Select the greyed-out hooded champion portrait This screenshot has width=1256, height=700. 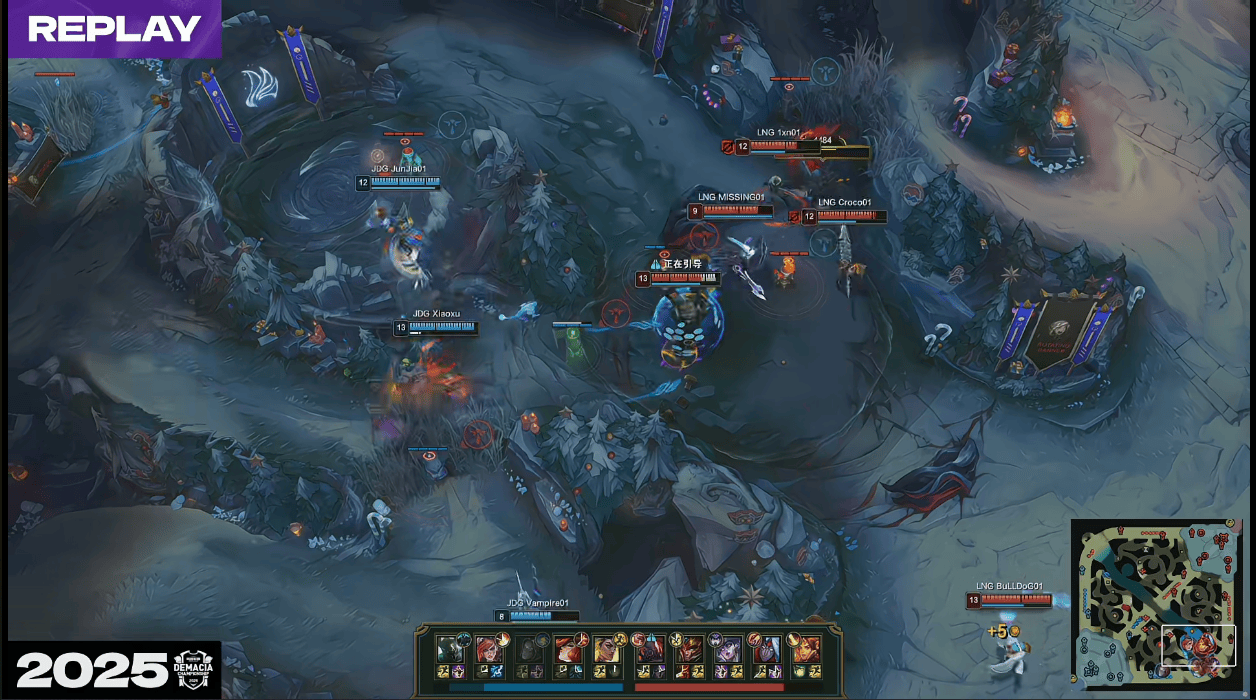[530, 648]
